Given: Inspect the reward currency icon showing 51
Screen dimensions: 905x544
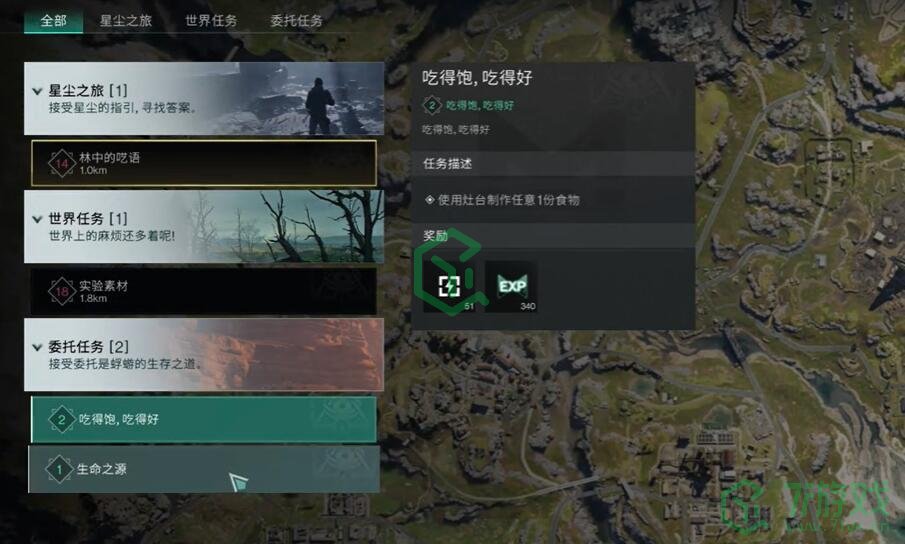Looking at the screenshot, I should pos(449,287).
